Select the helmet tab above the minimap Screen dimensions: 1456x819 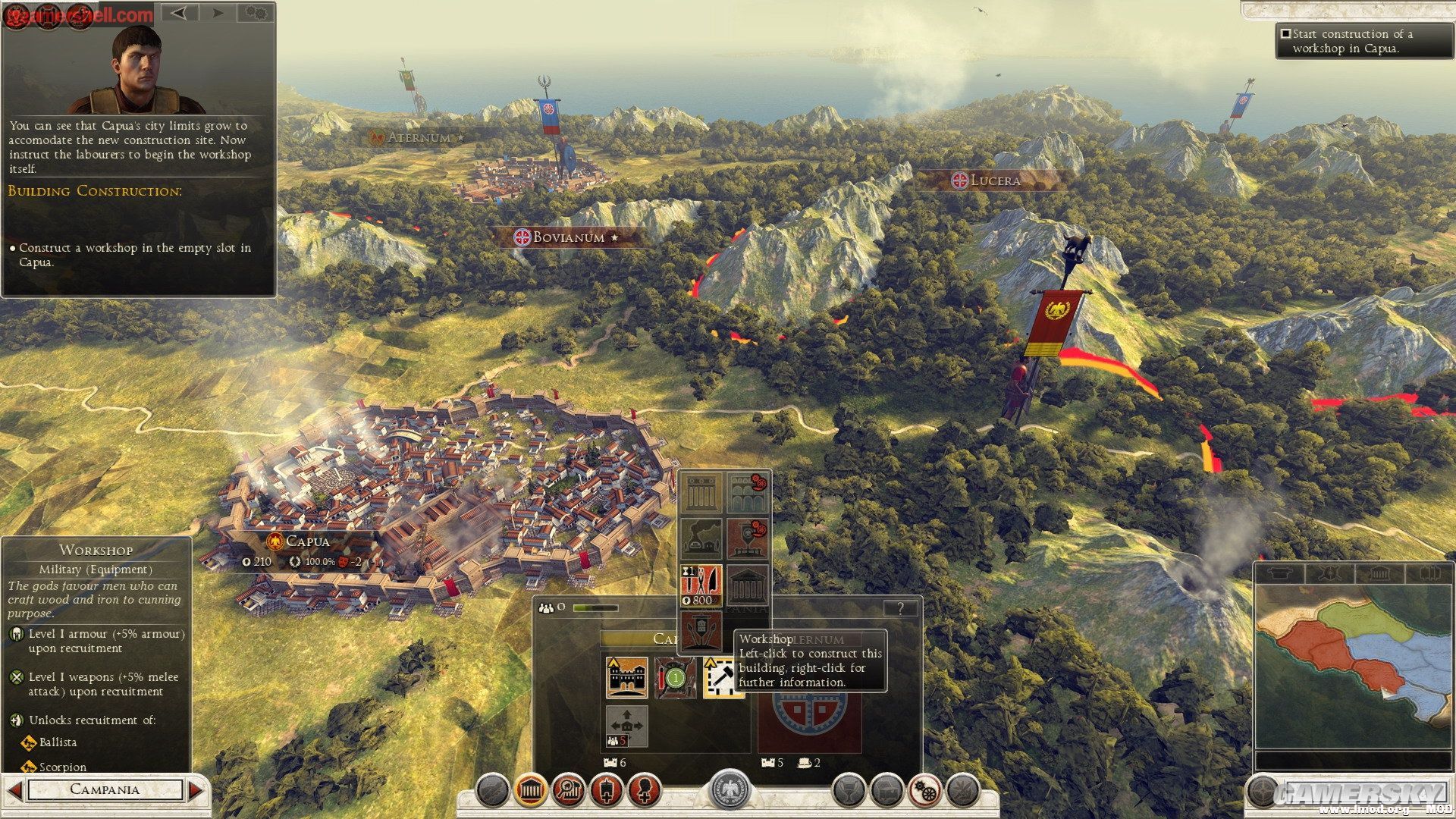point(1282,573)
